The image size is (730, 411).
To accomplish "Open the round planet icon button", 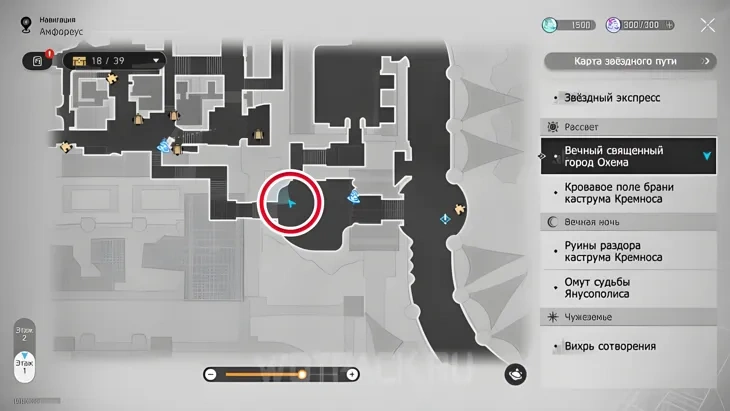I will pos(517,373).
